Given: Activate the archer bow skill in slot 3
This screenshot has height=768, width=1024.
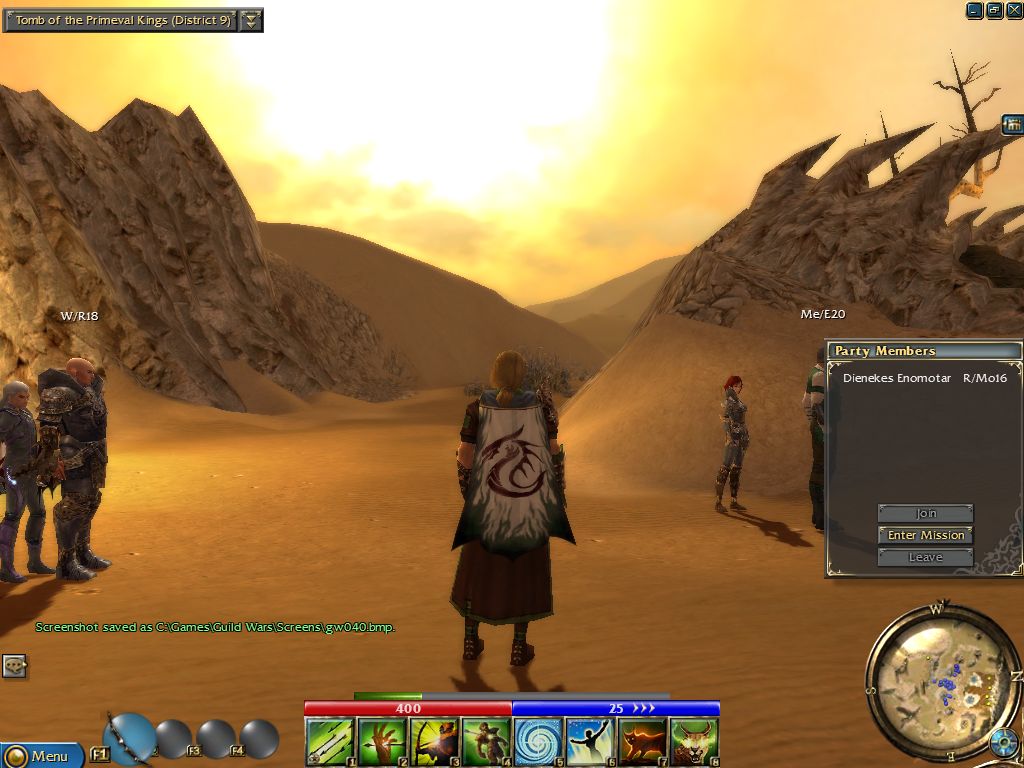Looking at the screenshot, I should pyautogui.click(x=433, y=742).
